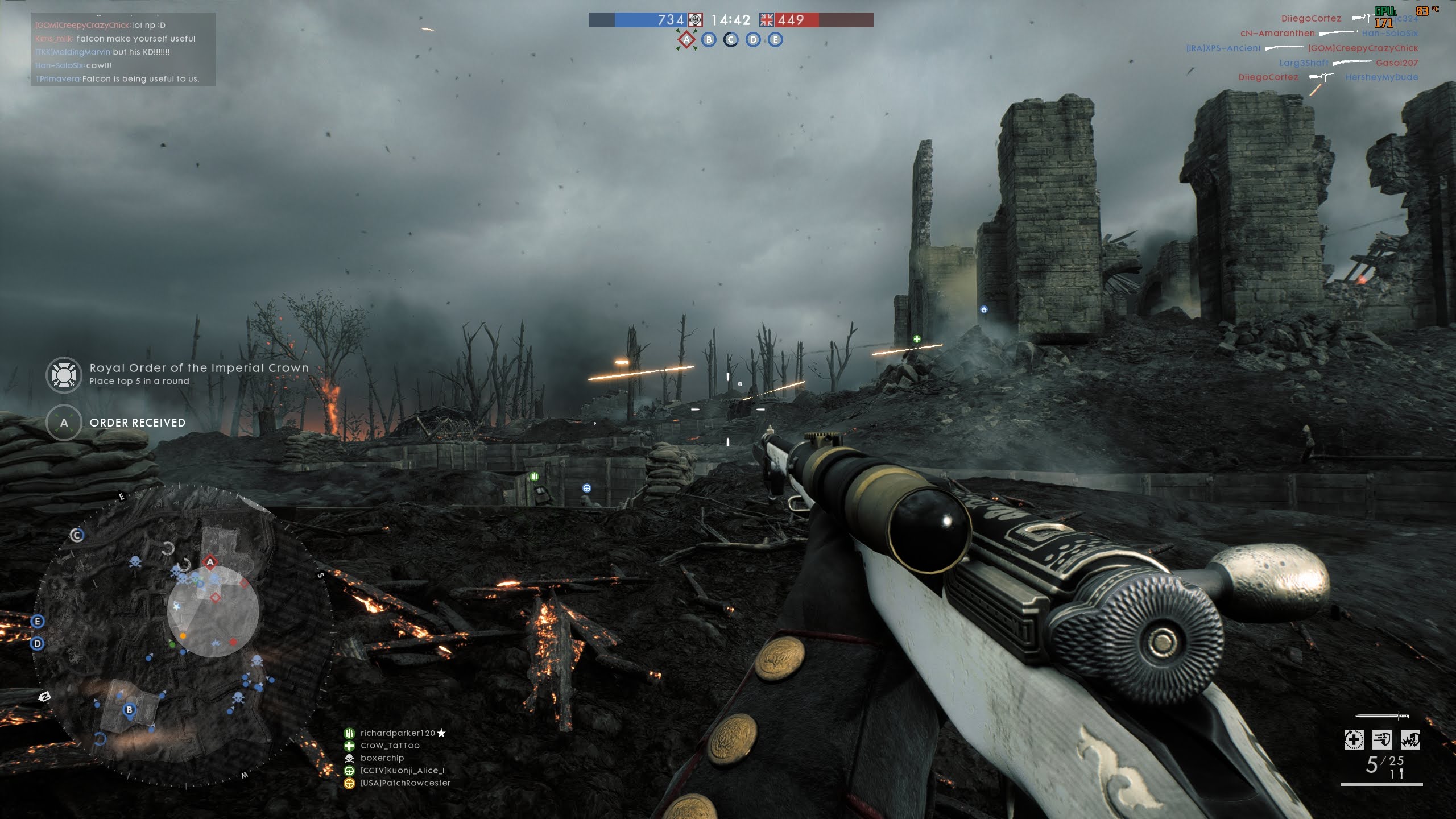The height and width of the screenshot is (819, 1456).
Task: Click the B flag marker on the minimap
Action: tap(130, 710)
